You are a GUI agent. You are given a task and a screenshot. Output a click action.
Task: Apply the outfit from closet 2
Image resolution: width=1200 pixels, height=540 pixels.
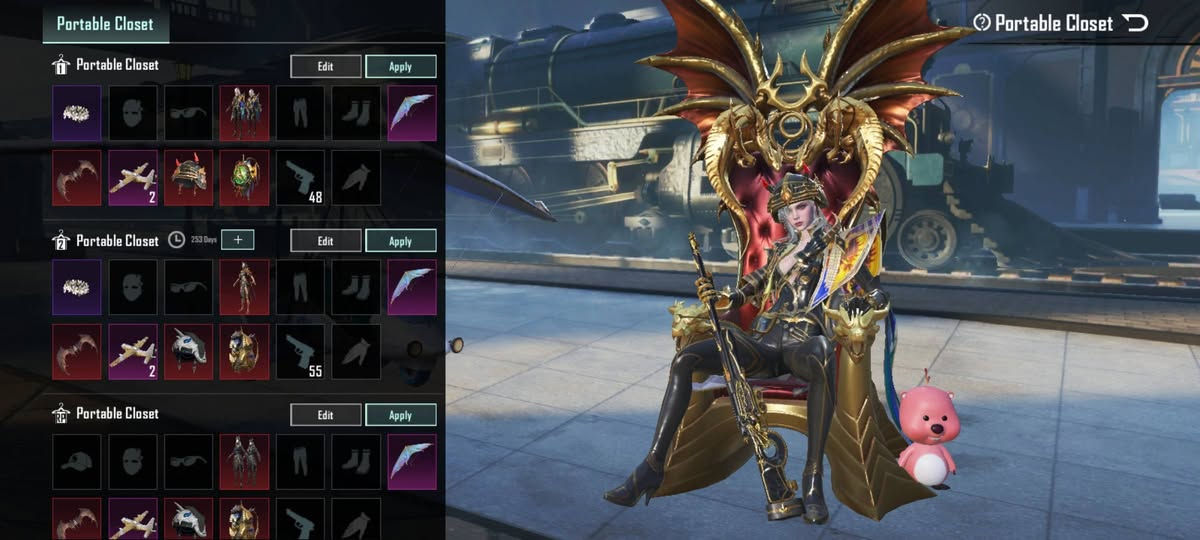pos(400,241)
